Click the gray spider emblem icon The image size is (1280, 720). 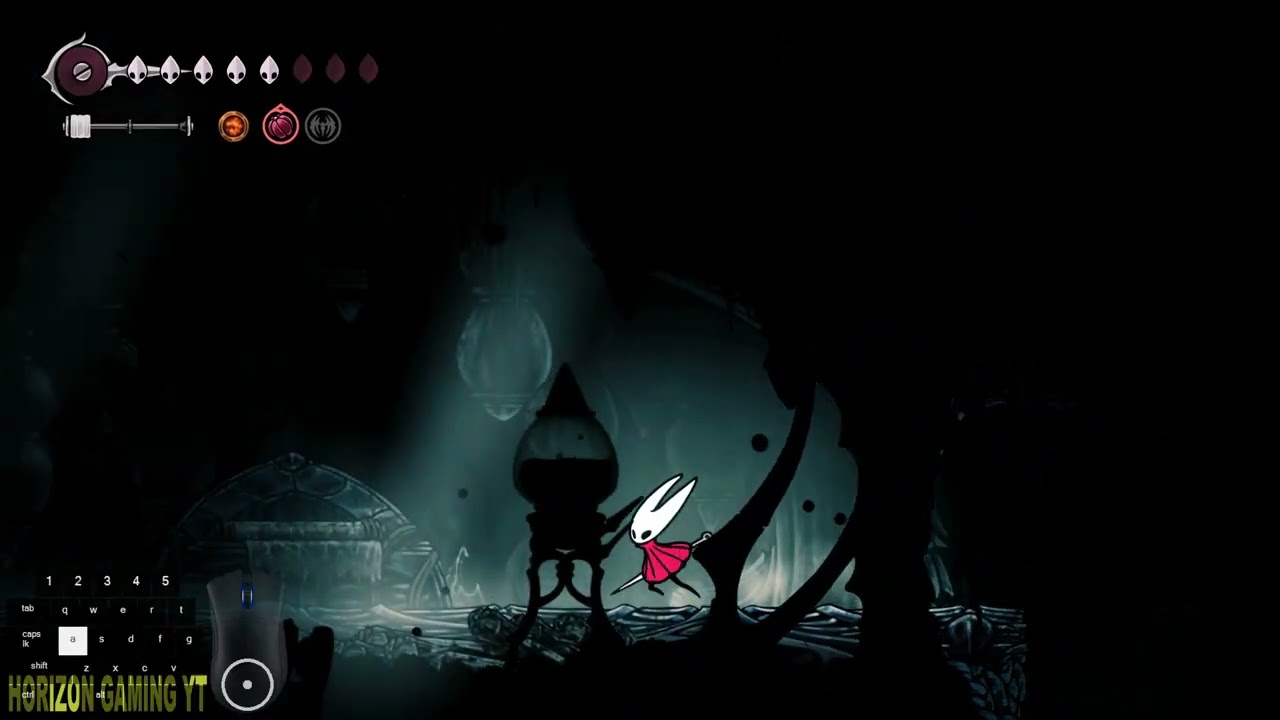(323, 127)
